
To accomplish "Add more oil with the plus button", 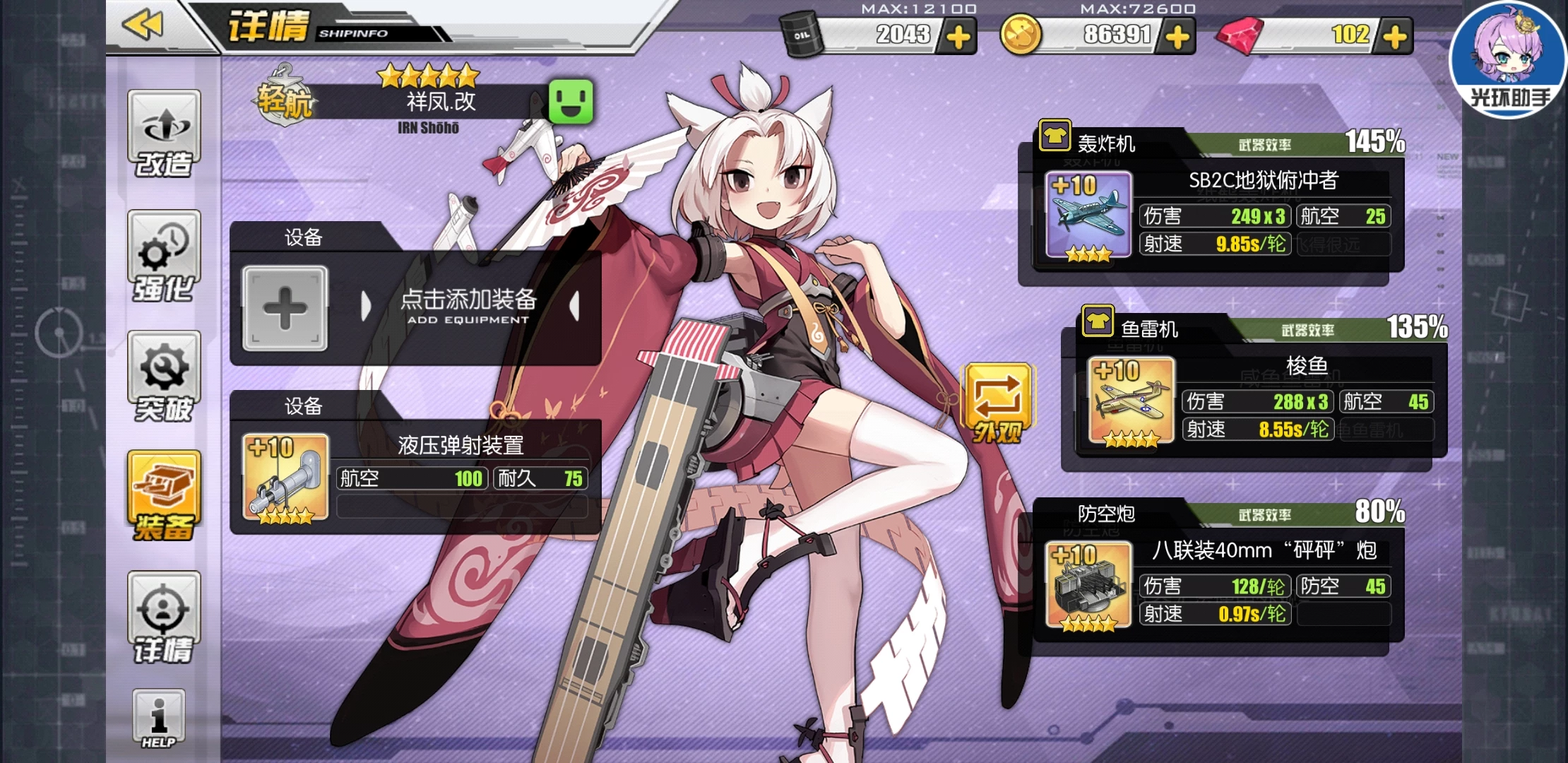I will pos(958,37).
